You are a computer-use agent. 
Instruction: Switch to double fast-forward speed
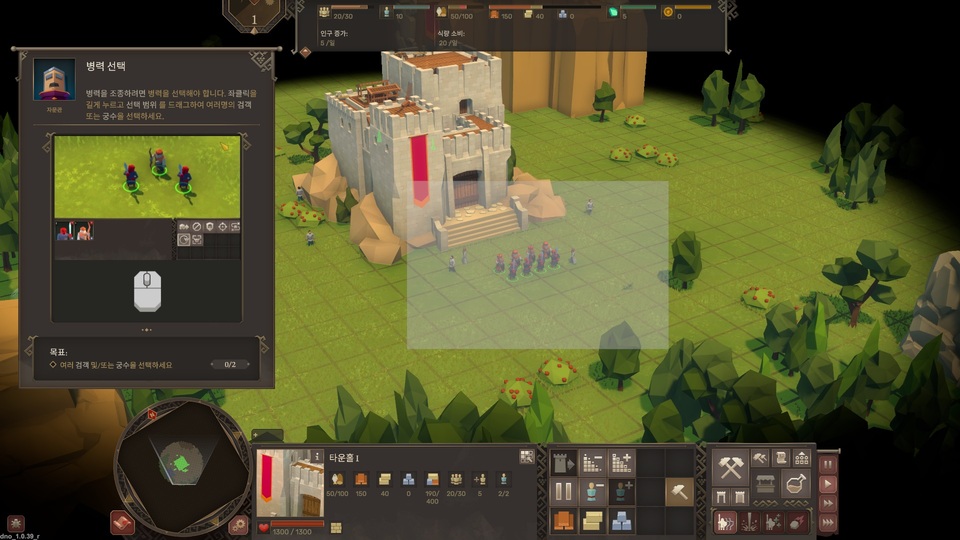click(827, 503)
